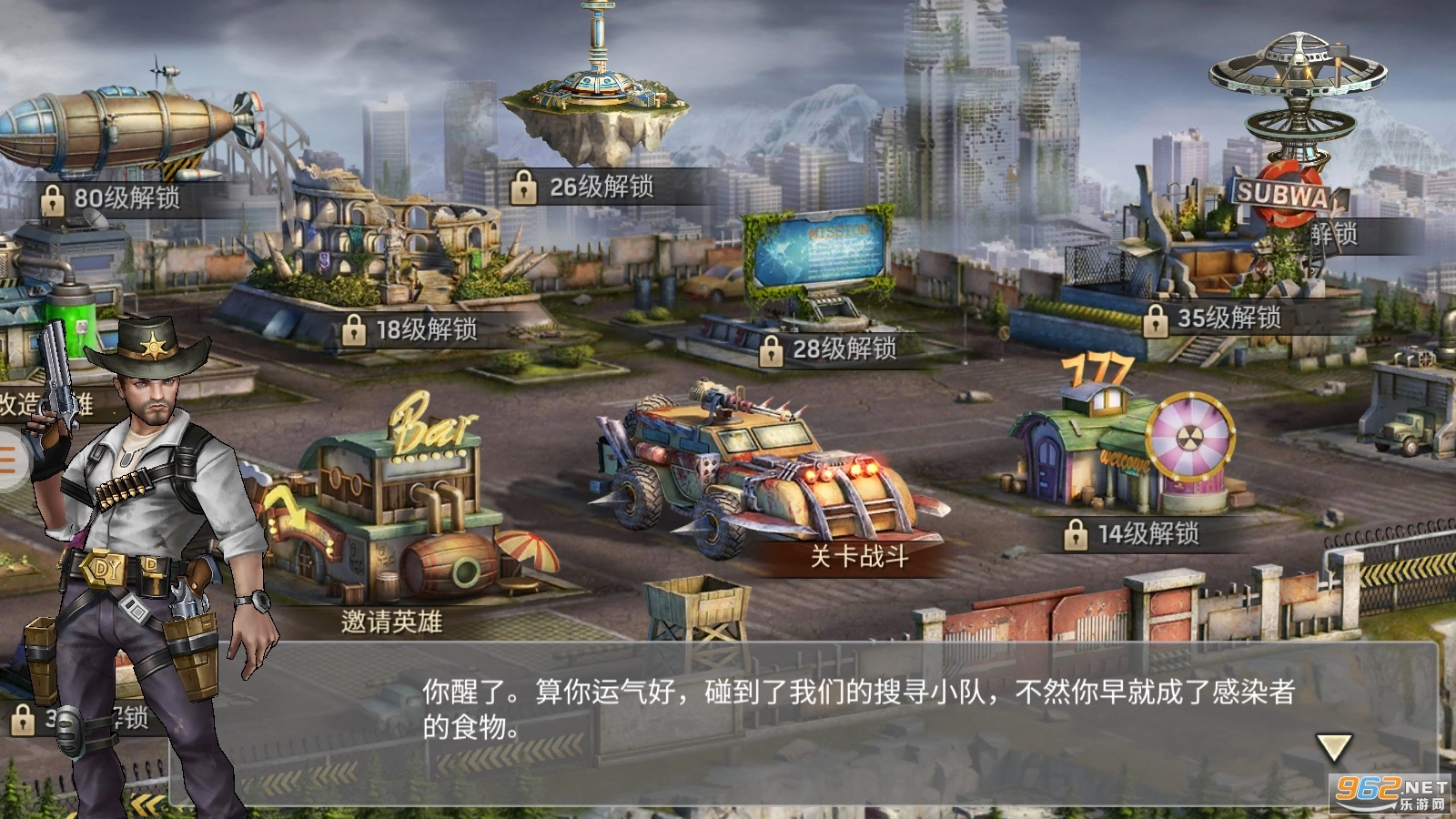Screen dimensions: 1456x819
Task: Select the Bar neon sign building
Action: click(x=428, y=419)
